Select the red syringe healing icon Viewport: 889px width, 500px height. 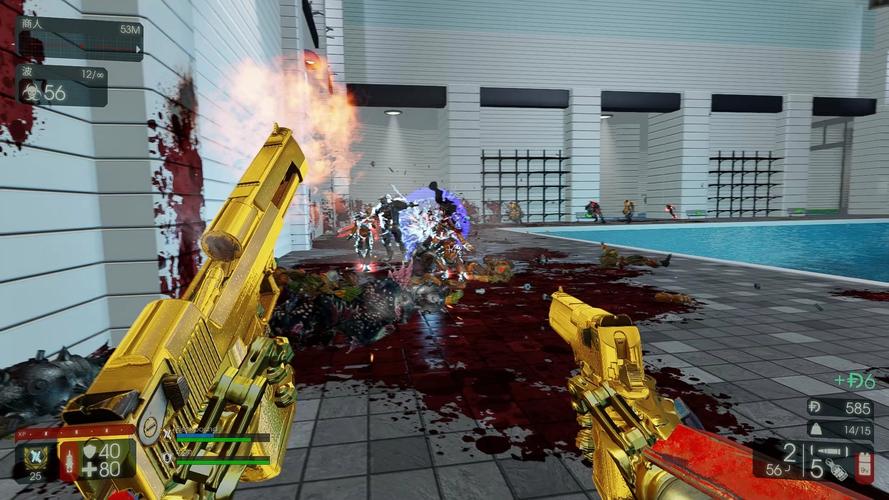point(70,459)
